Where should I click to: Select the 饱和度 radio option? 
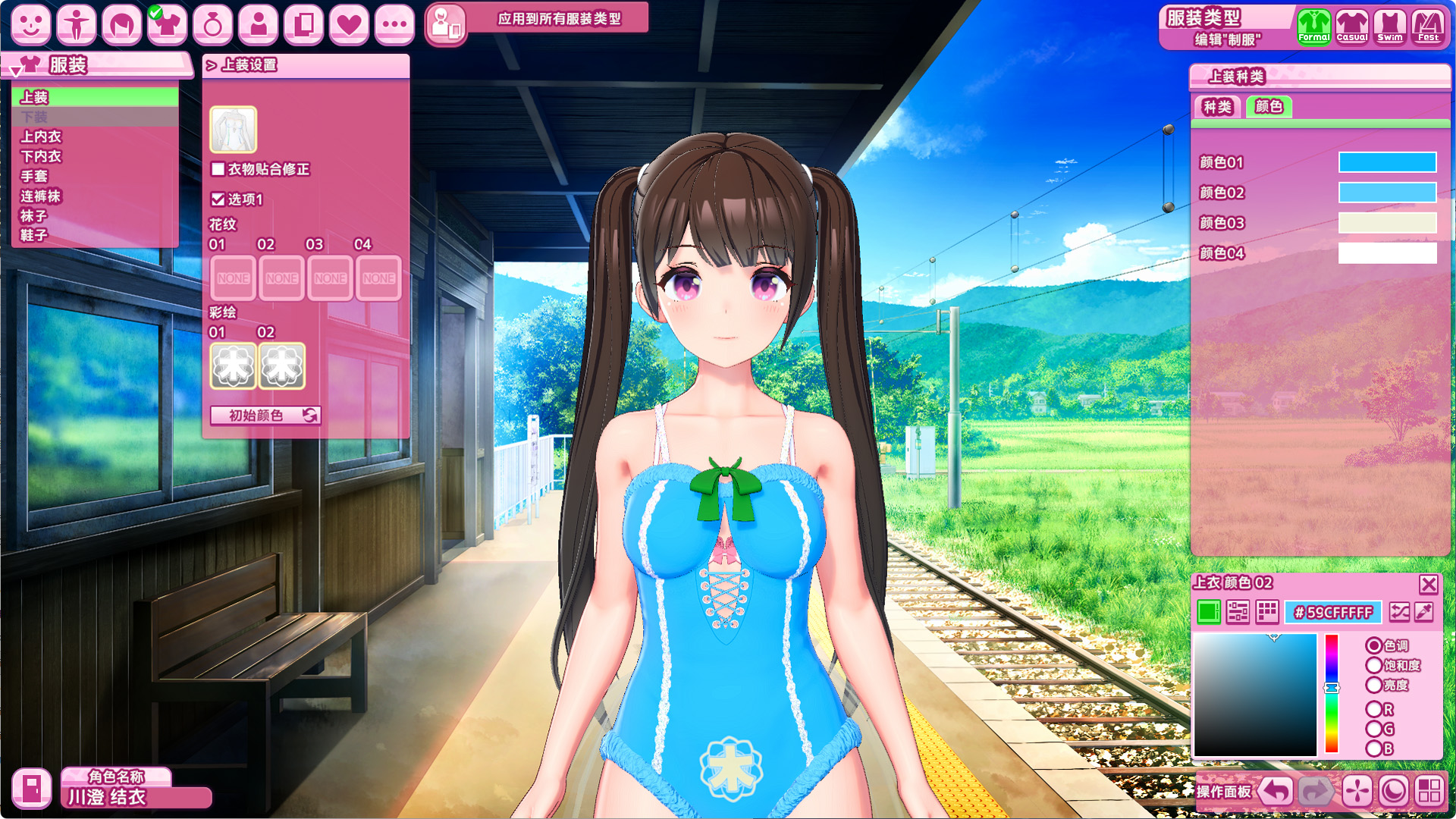point(1374,666)
